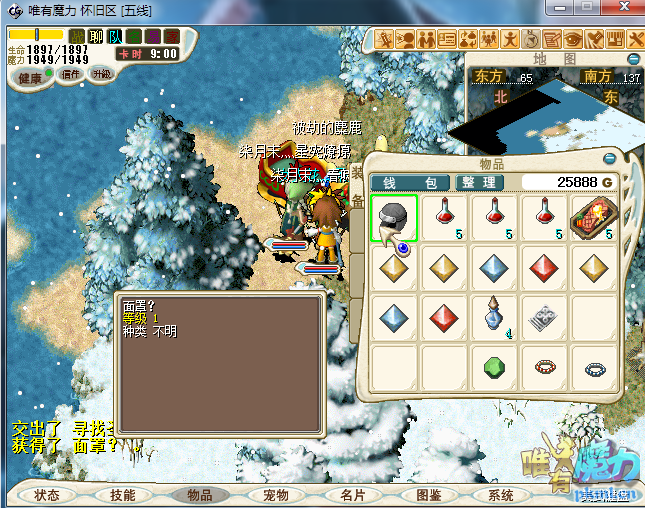645x508 pixels.
Task: Toggle the 聊 chat mode icon
Action: point(96,37)
